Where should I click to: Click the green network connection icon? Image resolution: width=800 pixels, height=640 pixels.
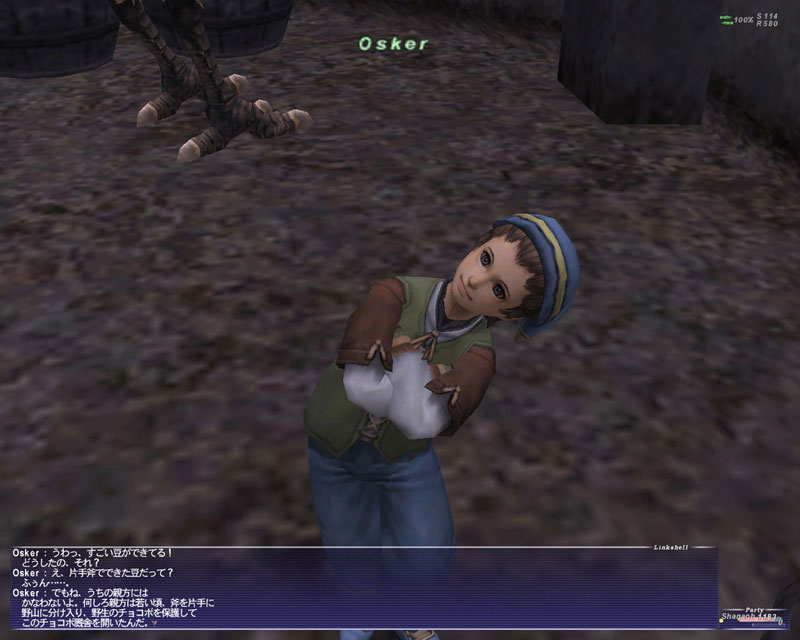click(725, 20)
